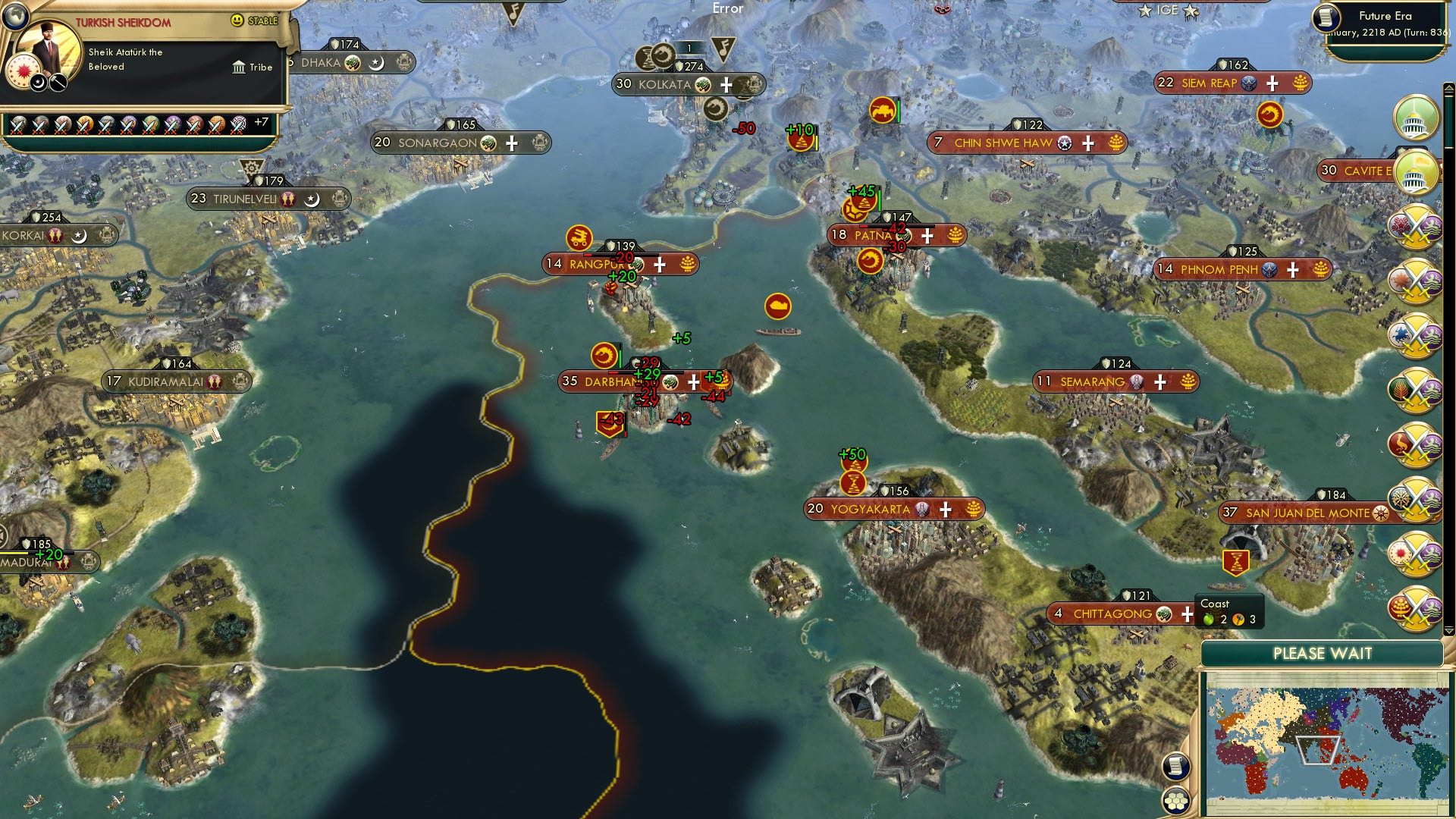1456x819 pixels.
Task: Open the social policies scroll icon near minimap
Action: click(x=1175, y=767)
